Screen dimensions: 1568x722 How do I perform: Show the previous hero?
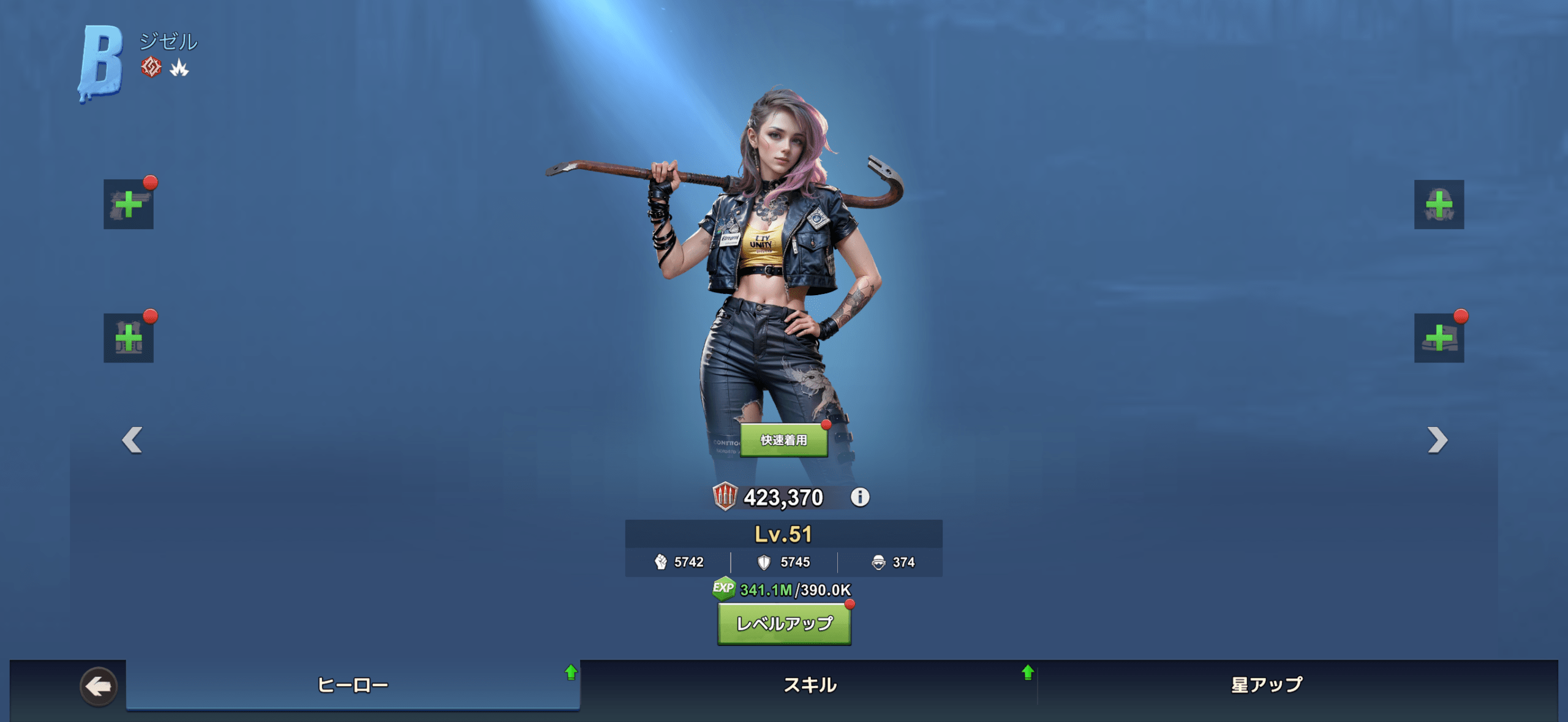tap(132, 440)
